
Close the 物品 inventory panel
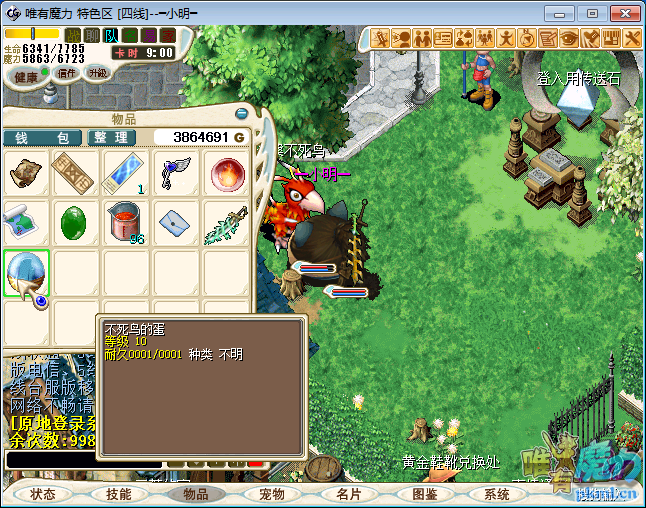(x=241, y=114)
